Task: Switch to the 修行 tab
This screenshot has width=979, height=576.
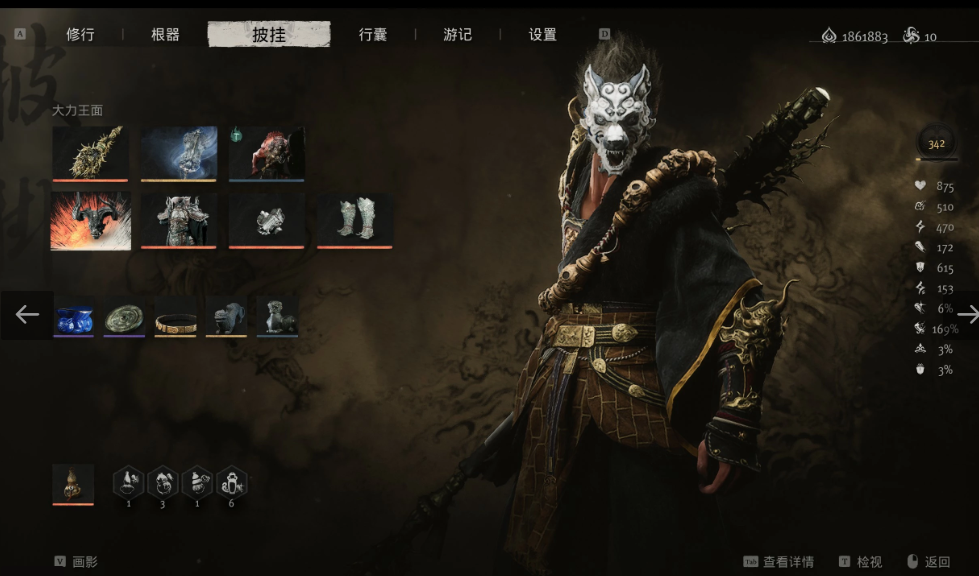Action: 80,35
